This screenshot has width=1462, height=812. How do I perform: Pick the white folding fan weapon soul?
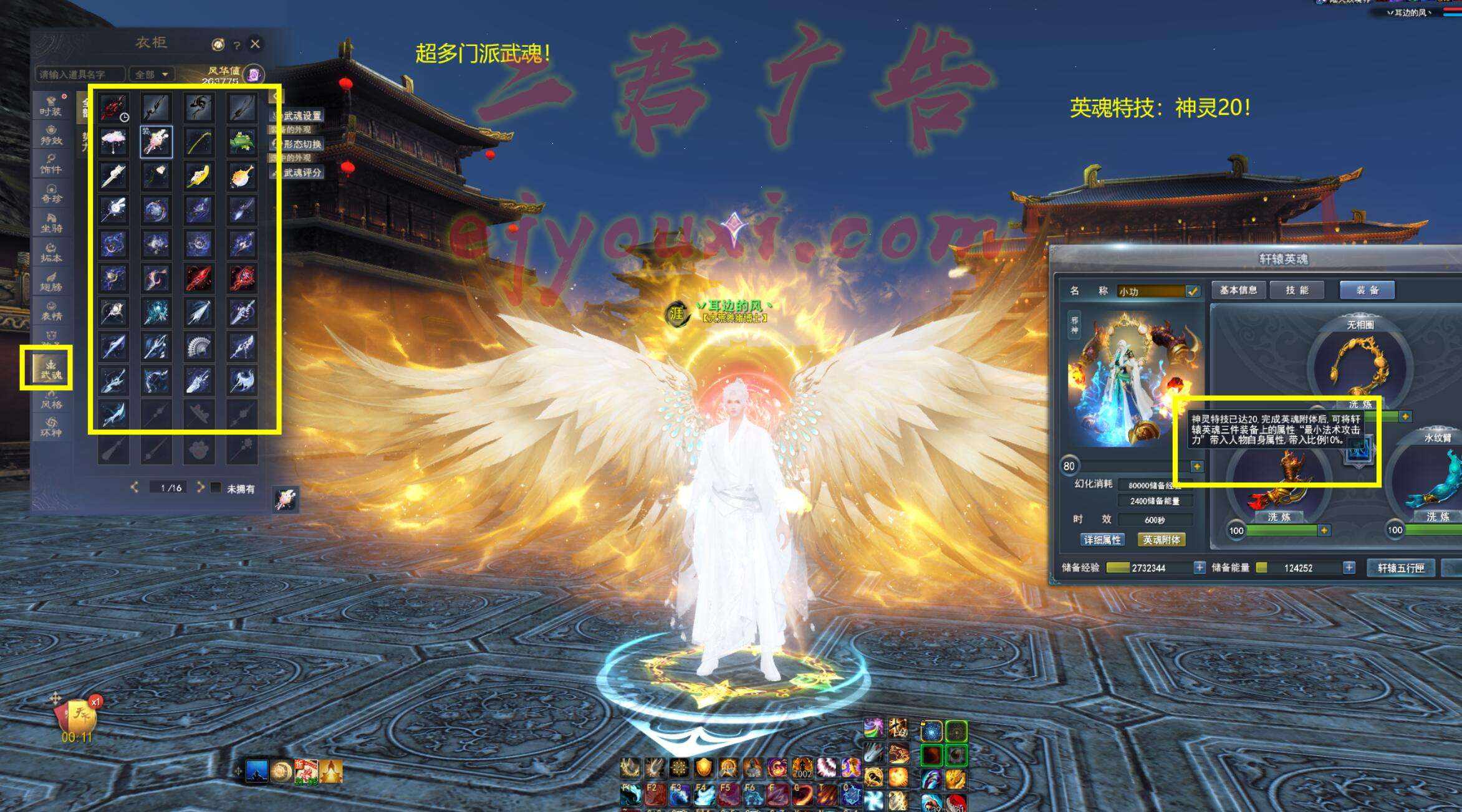(x=199, y=346)
